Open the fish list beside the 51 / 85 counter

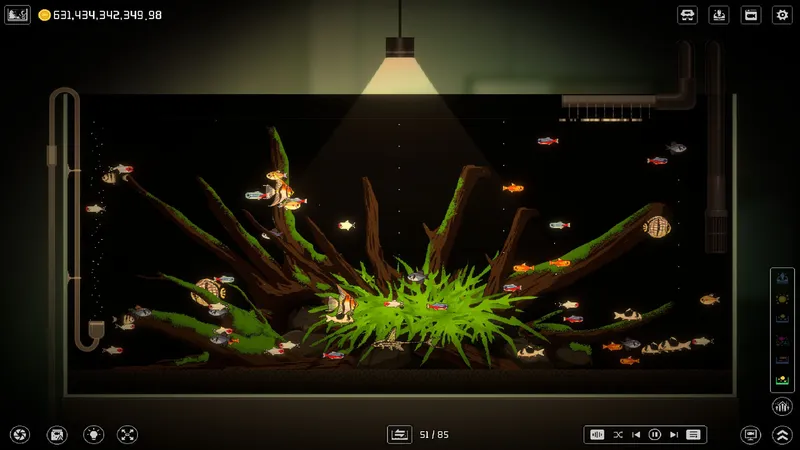399,435
